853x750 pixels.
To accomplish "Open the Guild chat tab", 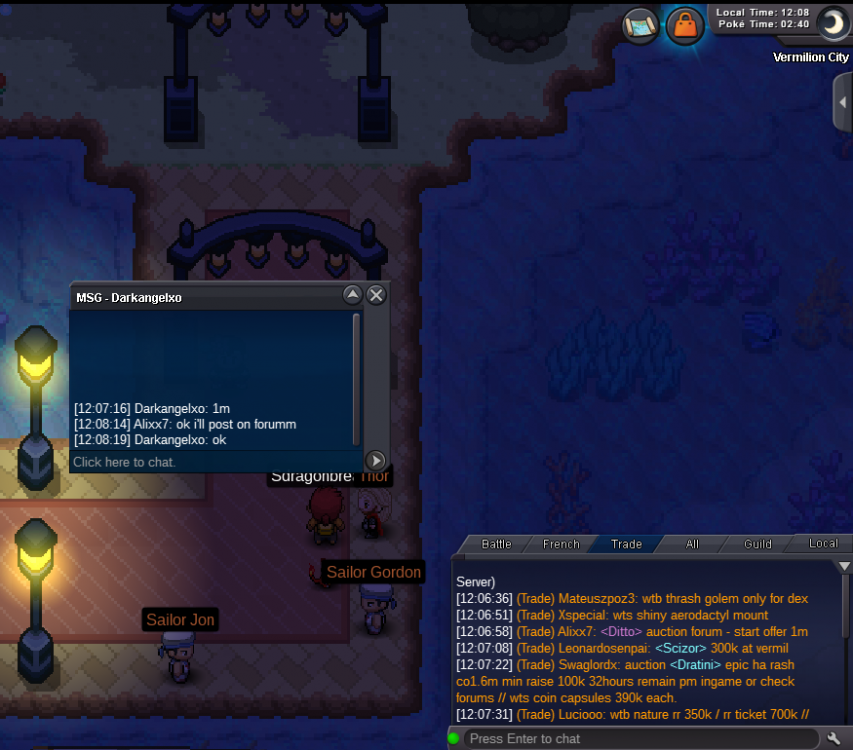I will [758, 544].
